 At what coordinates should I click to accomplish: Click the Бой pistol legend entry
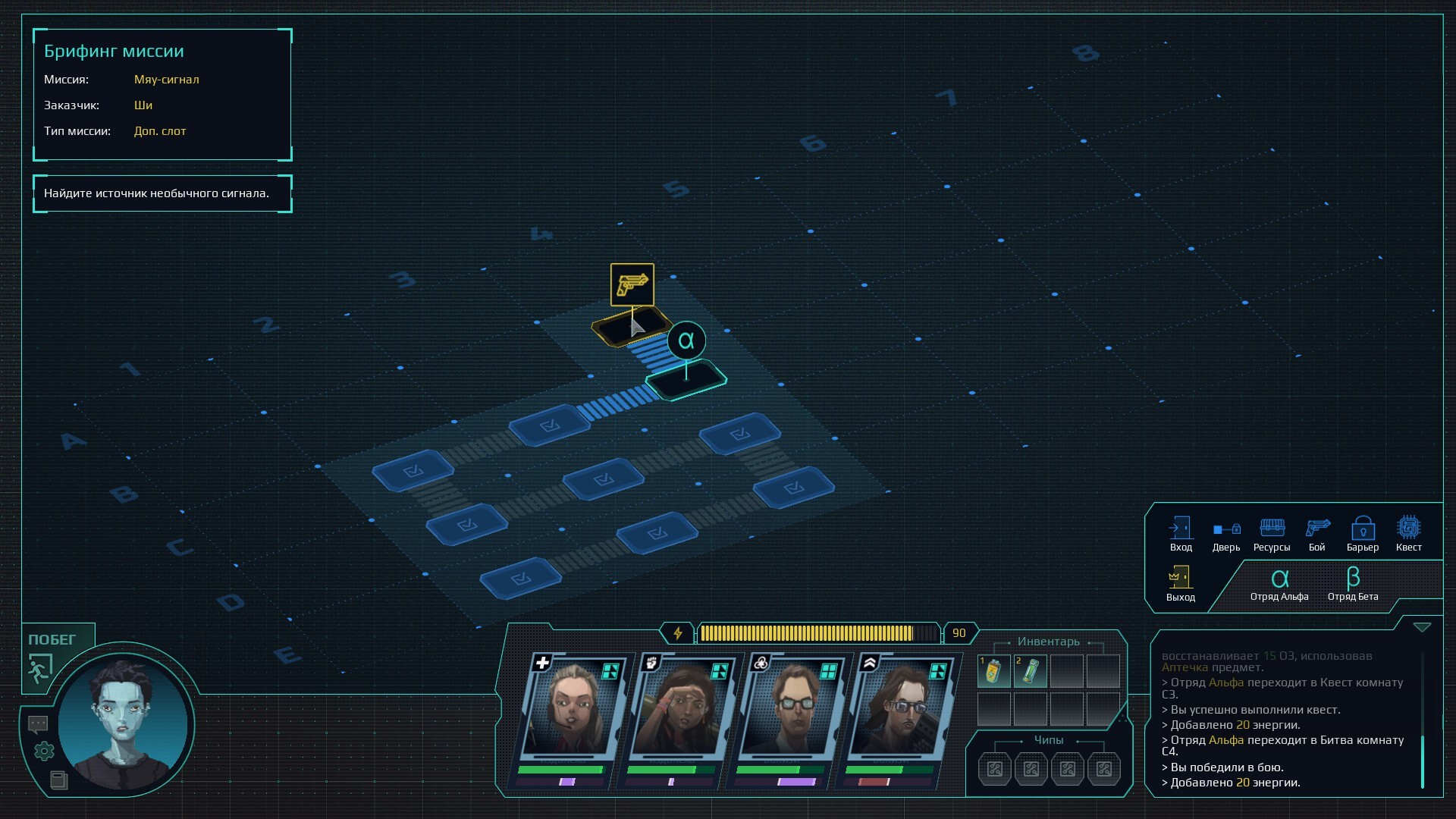[x=1317, y=534]
